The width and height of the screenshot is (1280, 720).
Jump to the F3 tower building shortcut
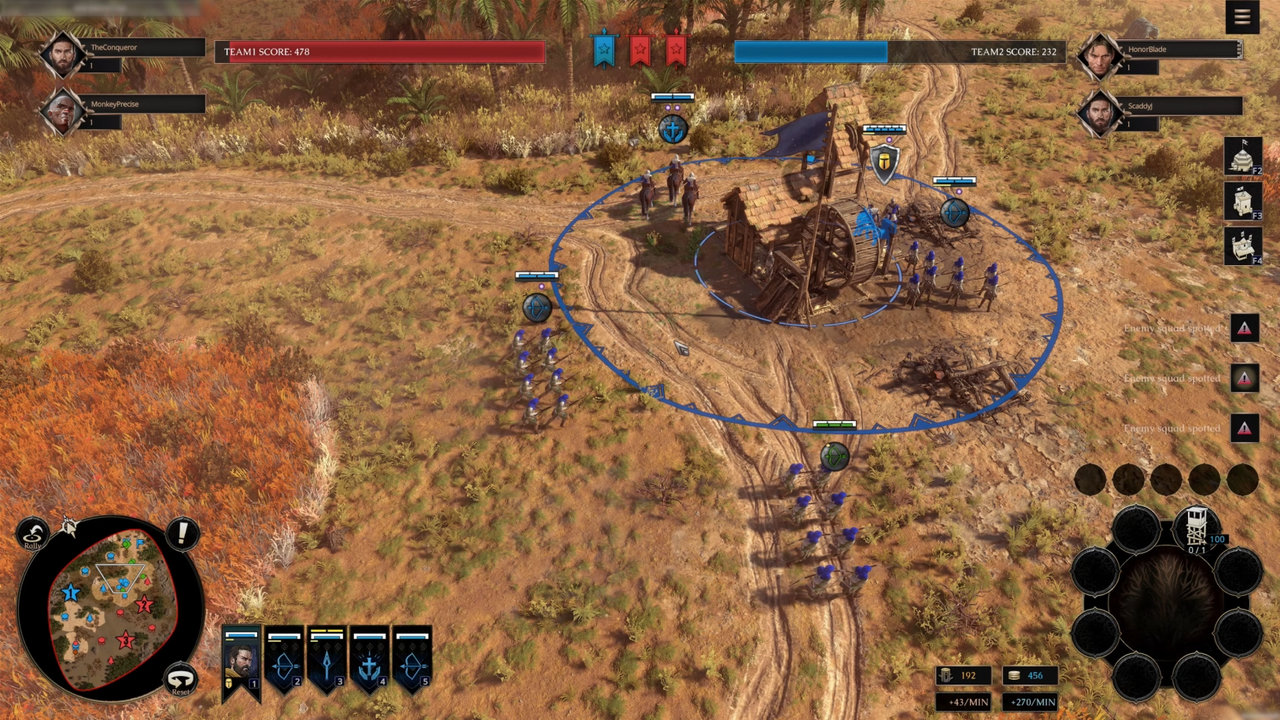1242,201
